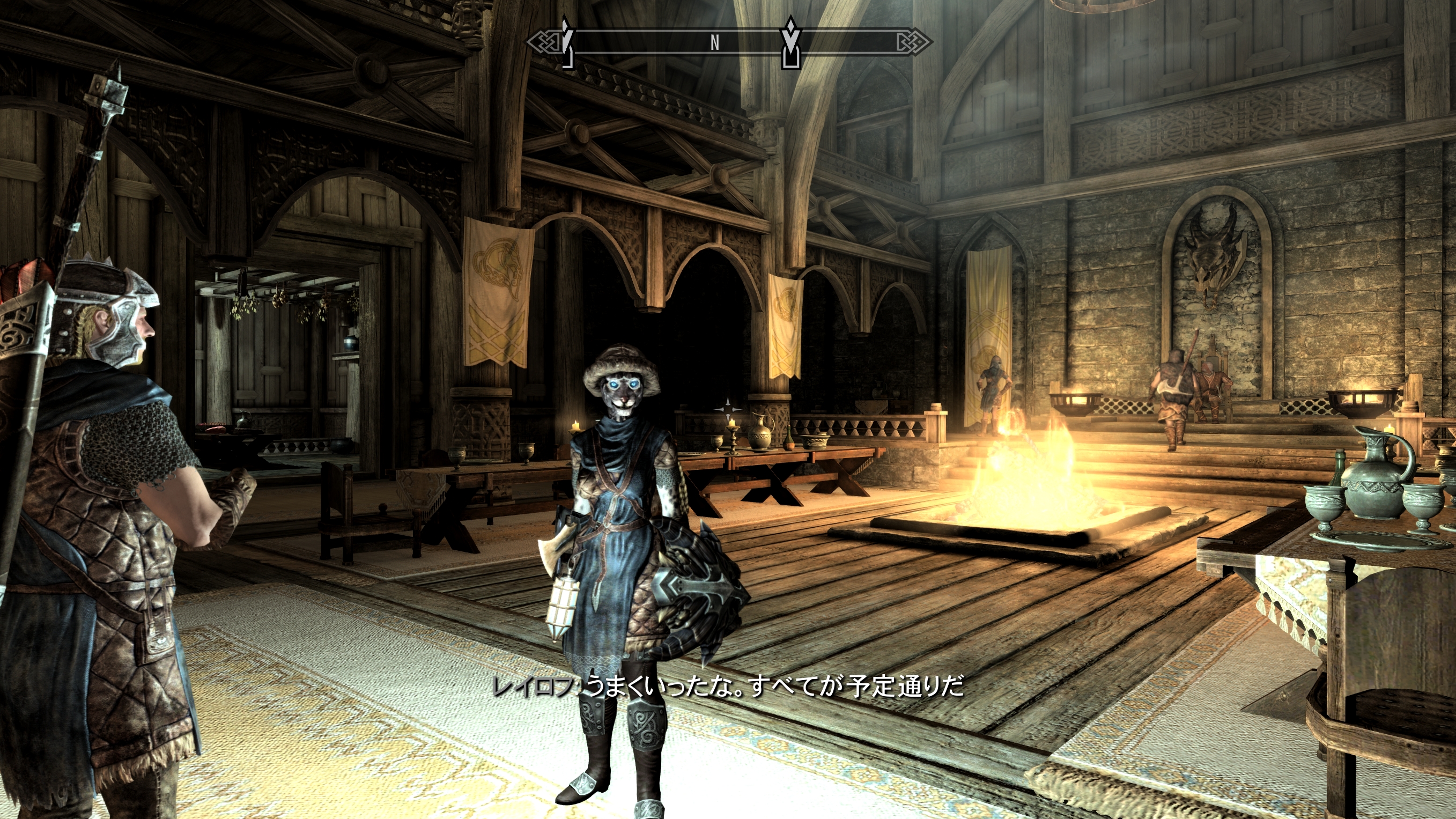Click the N heading on the compass
Viewport: 1456px width, 819px height.
tap(715, 42)
